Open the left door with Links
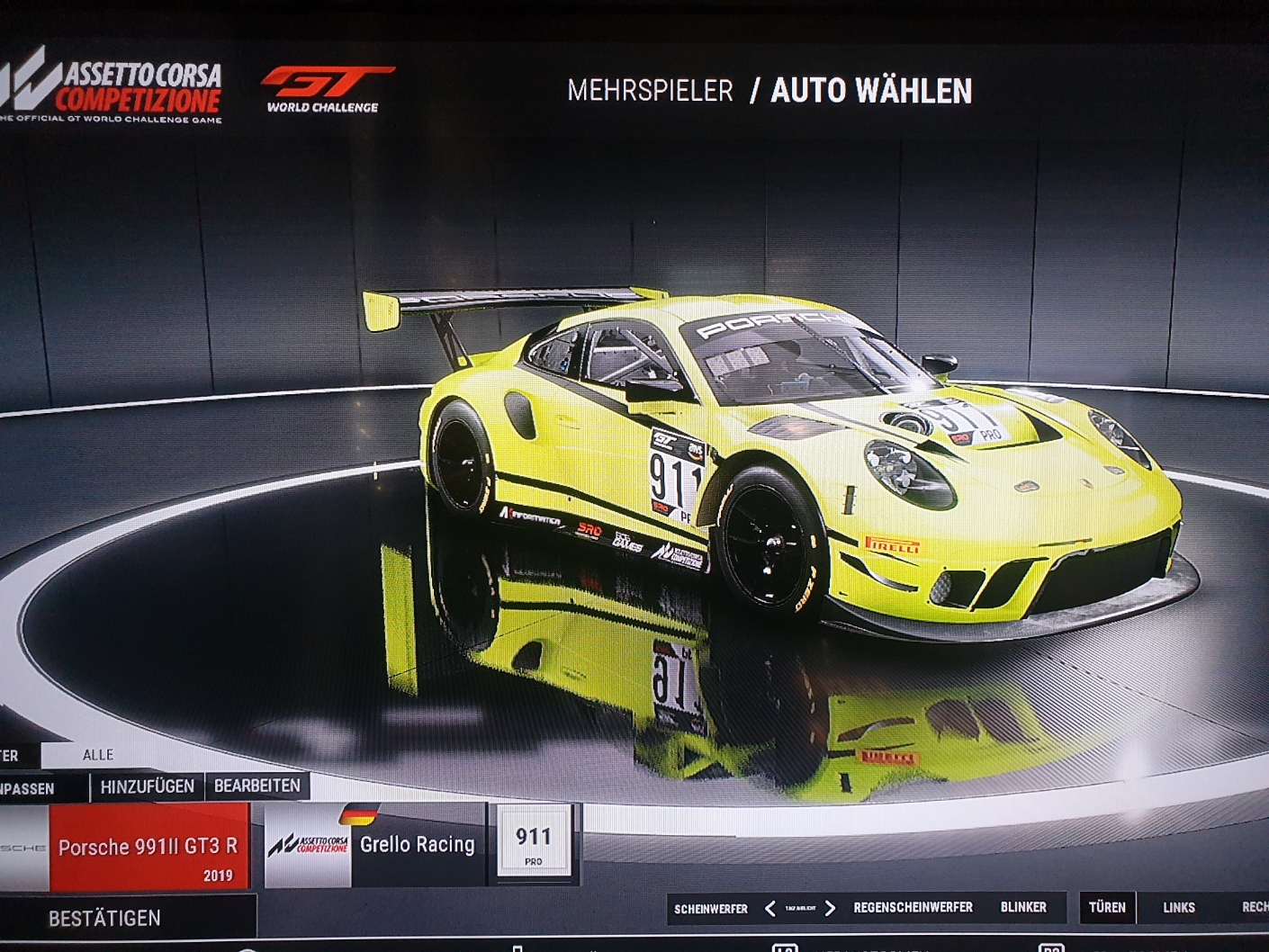Viewport: 1269px width, 952px height. point(1178,908)
